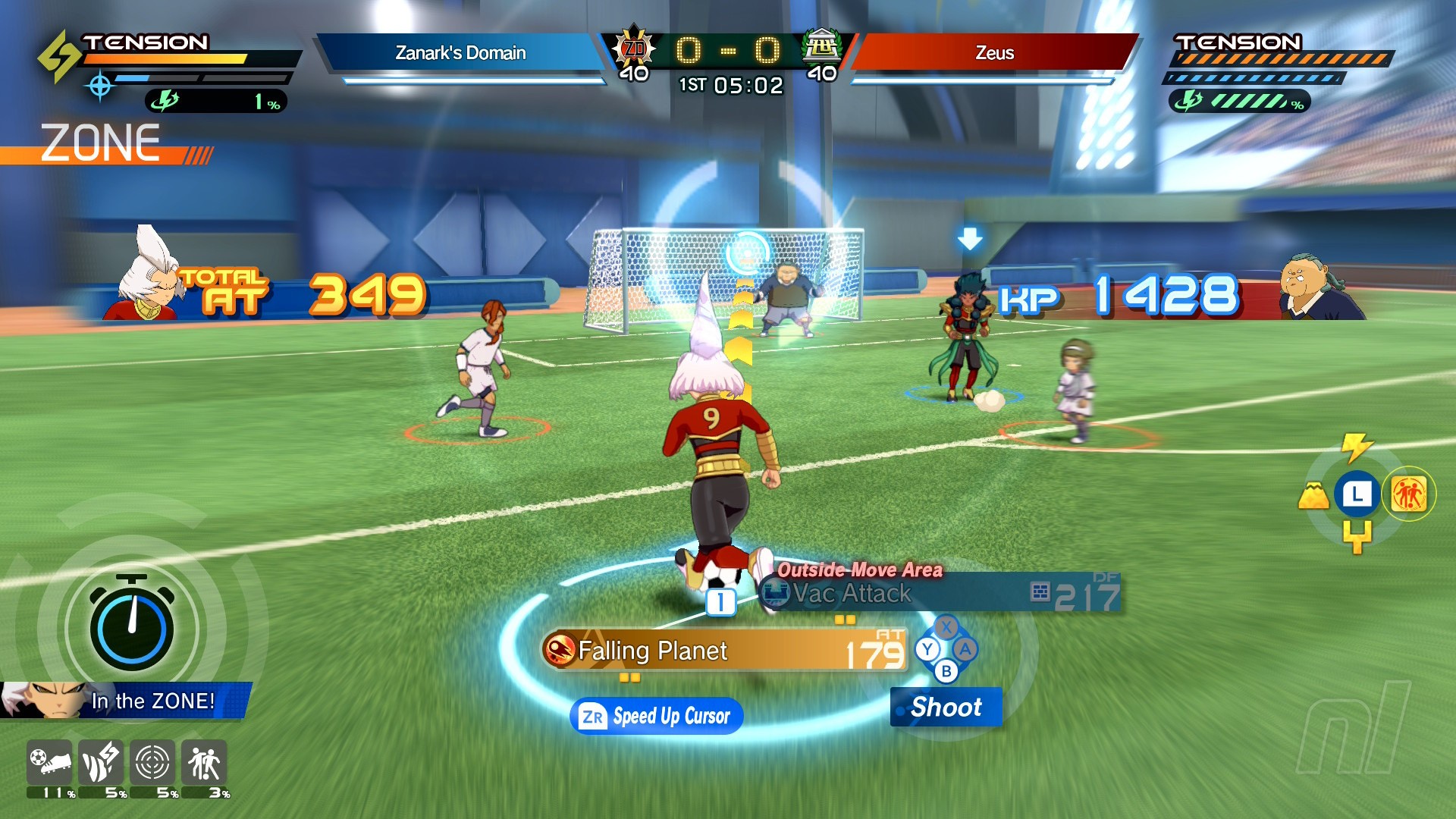Click the concentric target buff icon
The width and height of the screenshot is (1456, 819).
152,762
